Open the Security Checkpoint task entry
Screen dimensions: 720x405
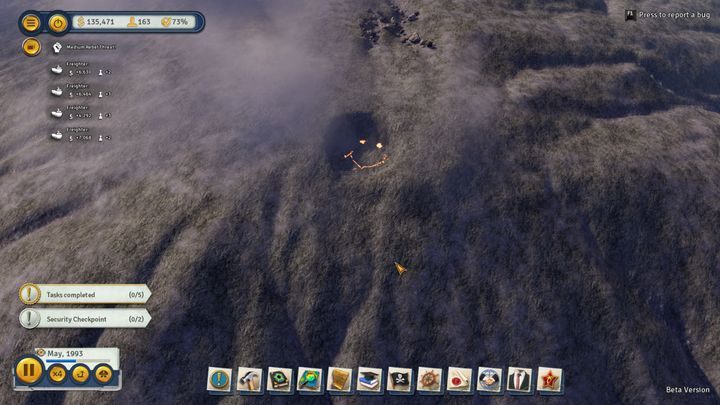click(85, 318)
